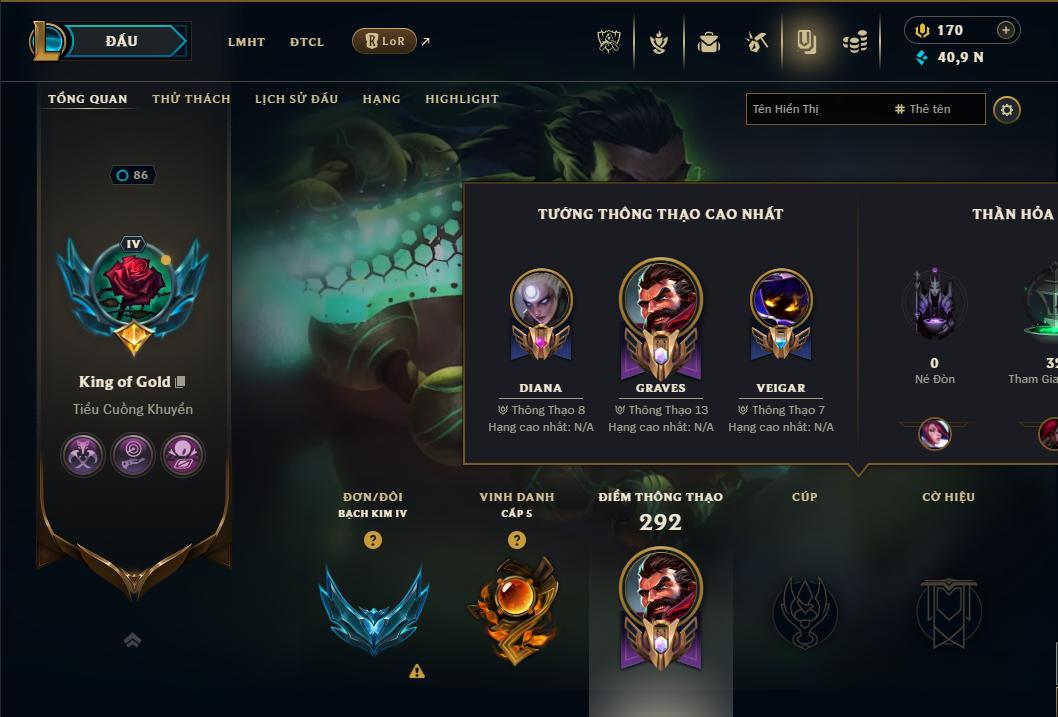
Task: Add more RP with plus button
Action: click(x=1006, y=30)
